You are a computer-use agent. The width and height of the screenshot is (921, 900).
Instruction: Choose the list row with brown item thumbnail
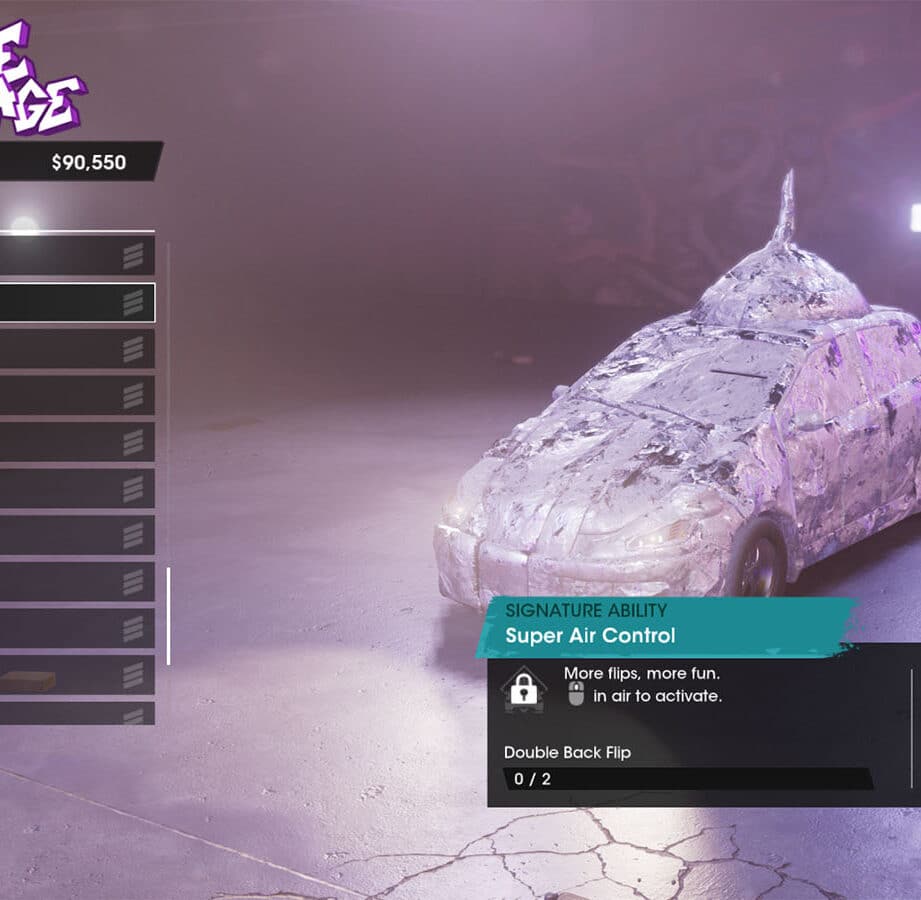[x=76, y=677]
